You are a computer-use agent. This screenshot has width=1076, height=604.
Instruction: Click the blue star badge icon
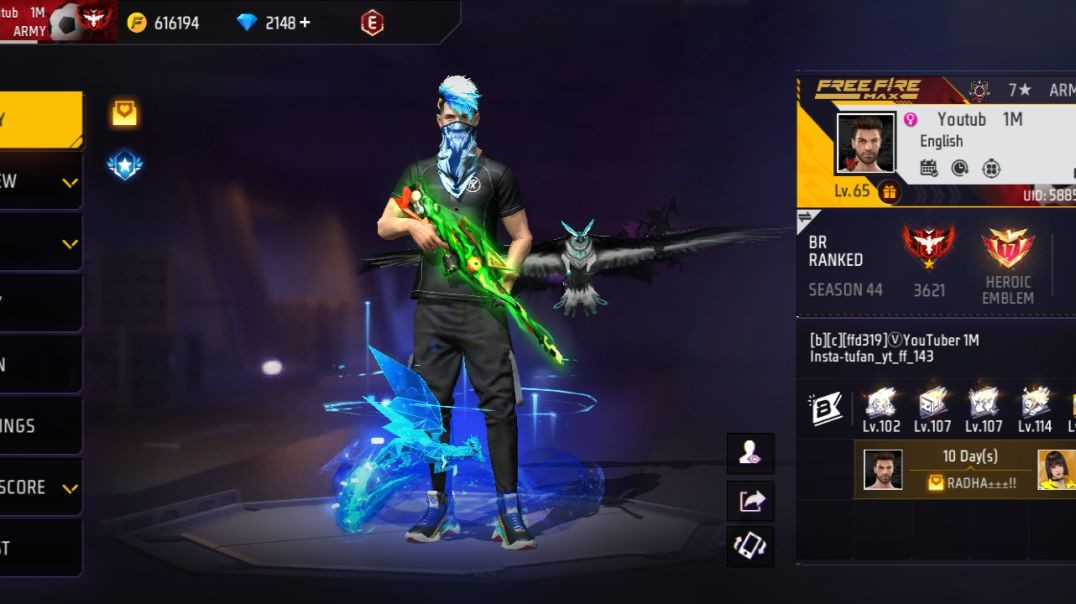point(124,165)
